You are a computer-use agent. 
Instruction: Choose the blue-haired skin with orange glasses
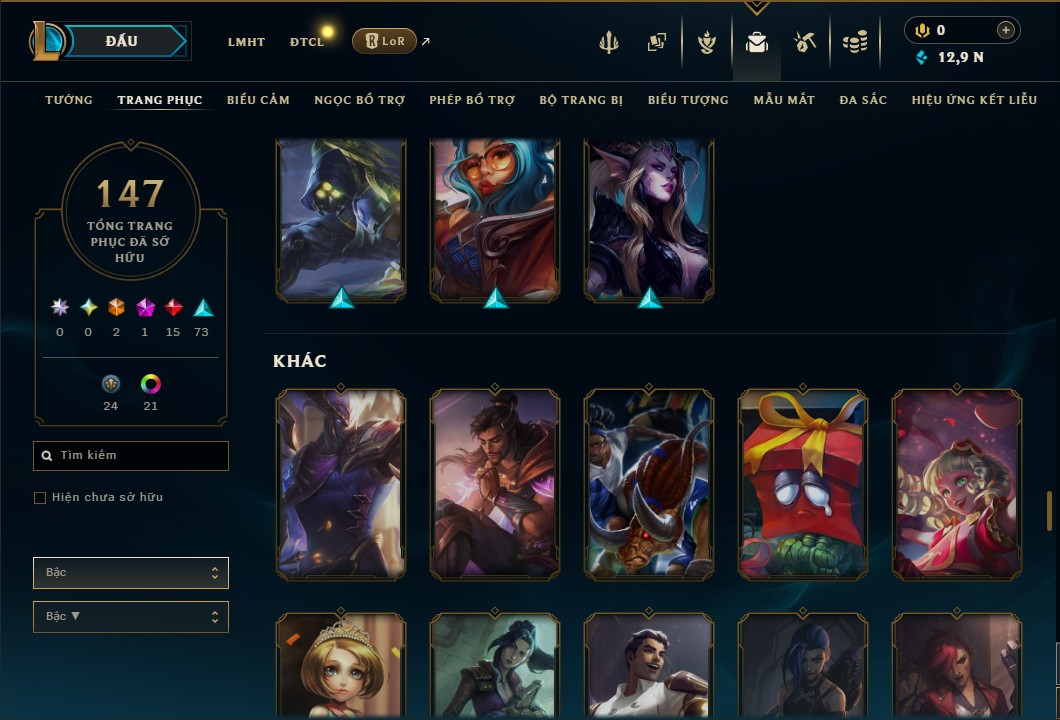495,220
